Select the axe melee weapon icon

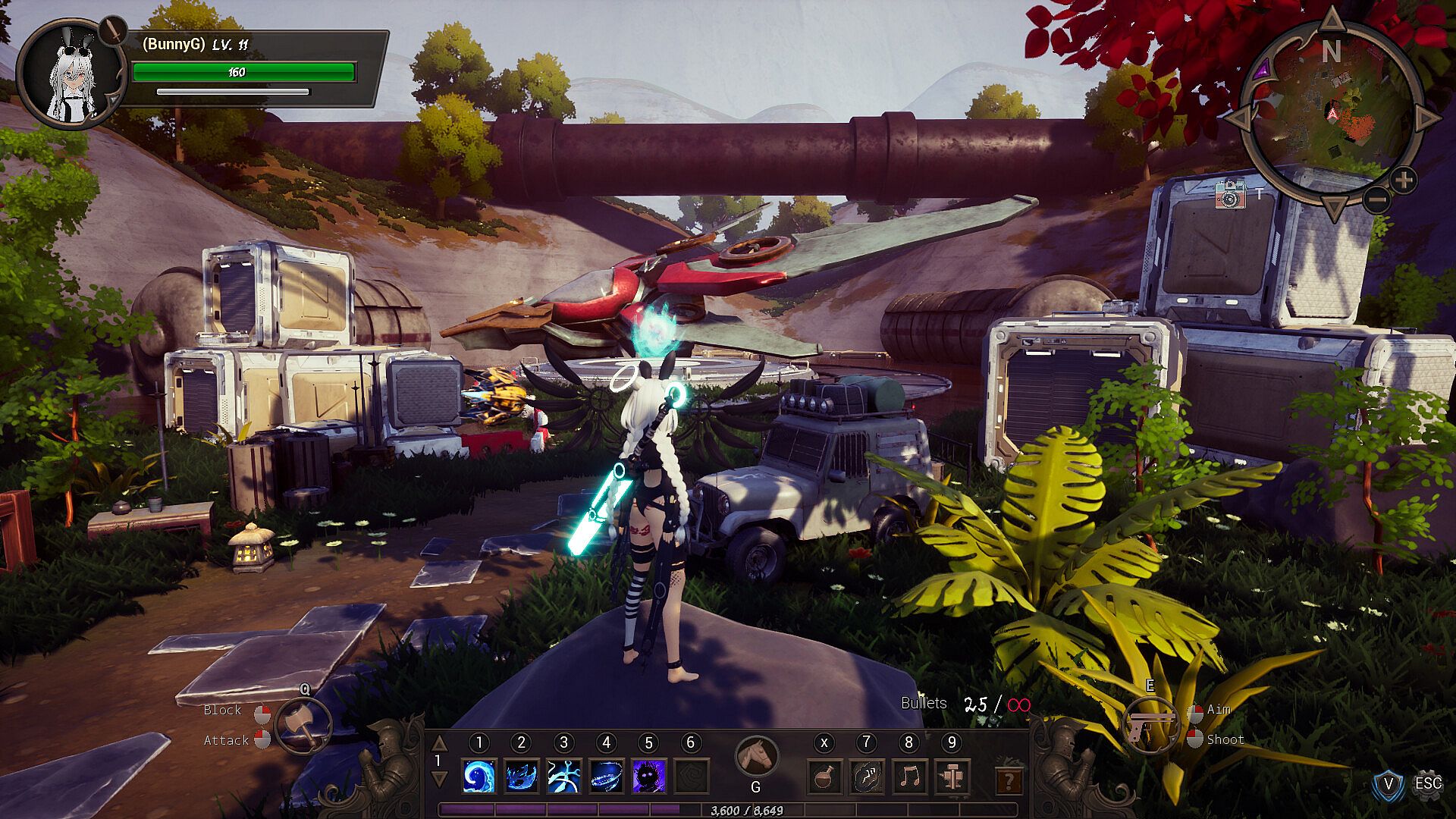tap(303, 726)
